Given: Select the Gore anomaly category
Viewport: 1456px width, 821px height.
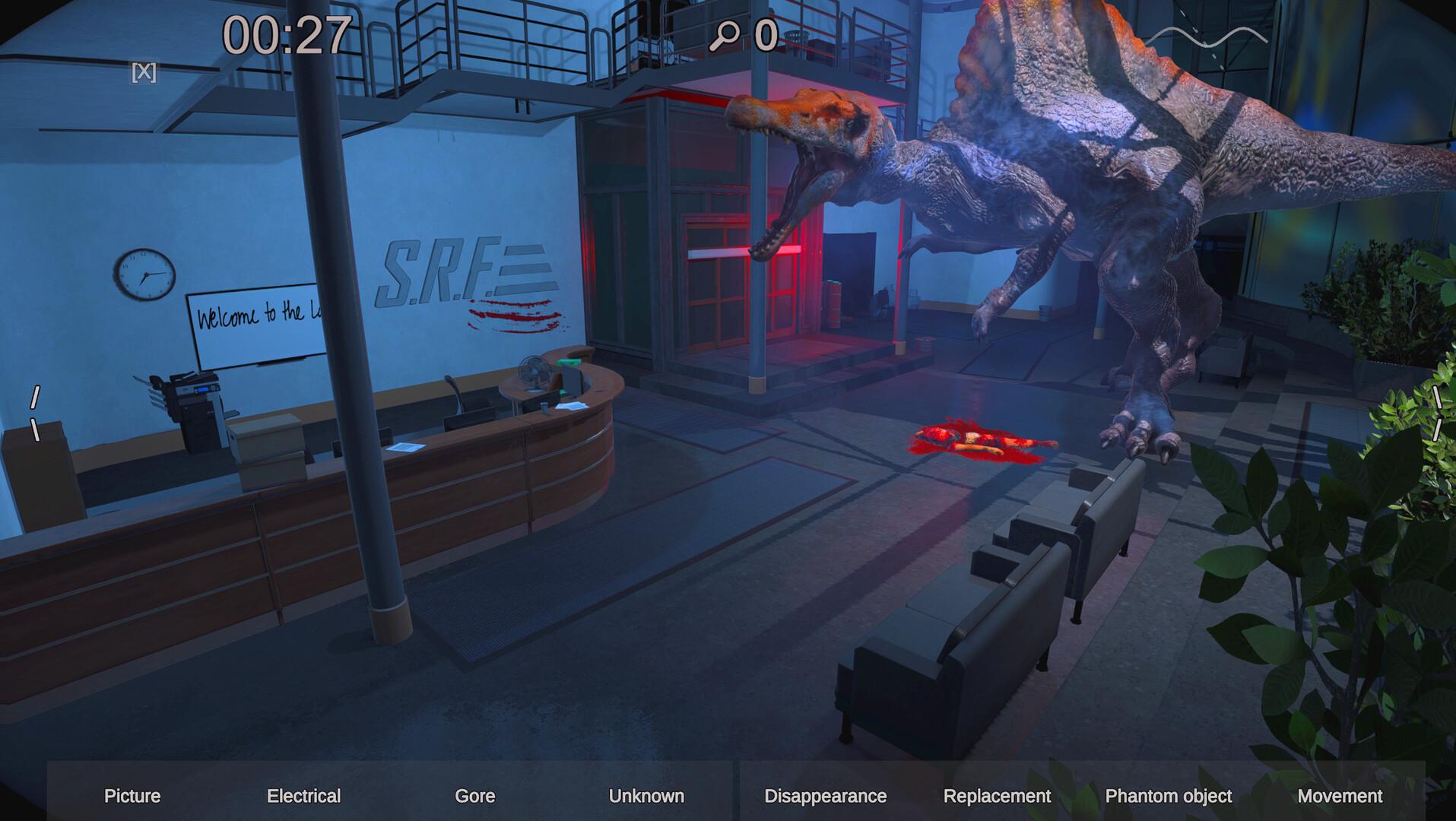Looking at the screenshot, I should pyautogui.click(x=474, y=796).
